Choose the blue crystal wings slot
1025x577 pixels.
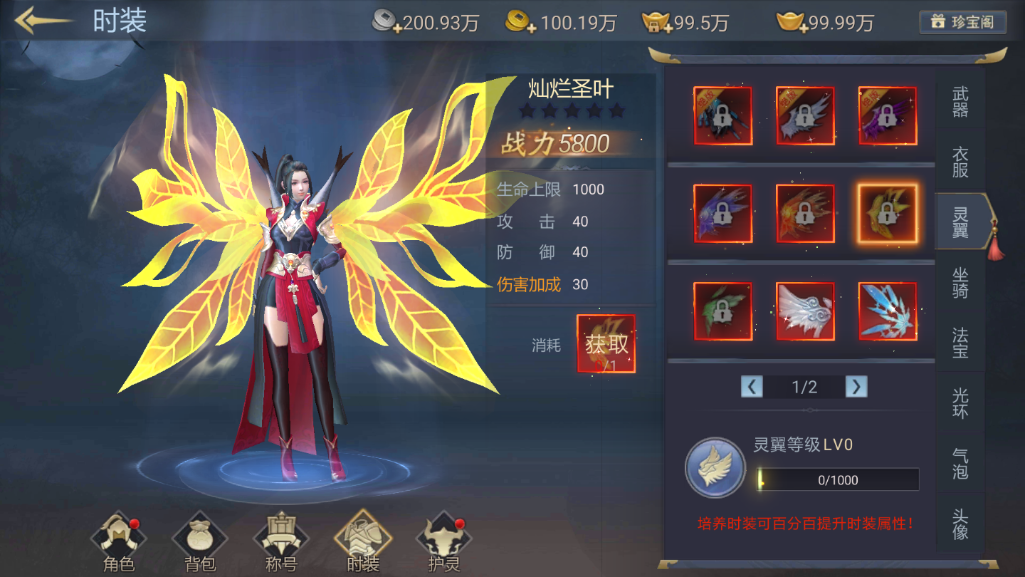tap(887, 310)
